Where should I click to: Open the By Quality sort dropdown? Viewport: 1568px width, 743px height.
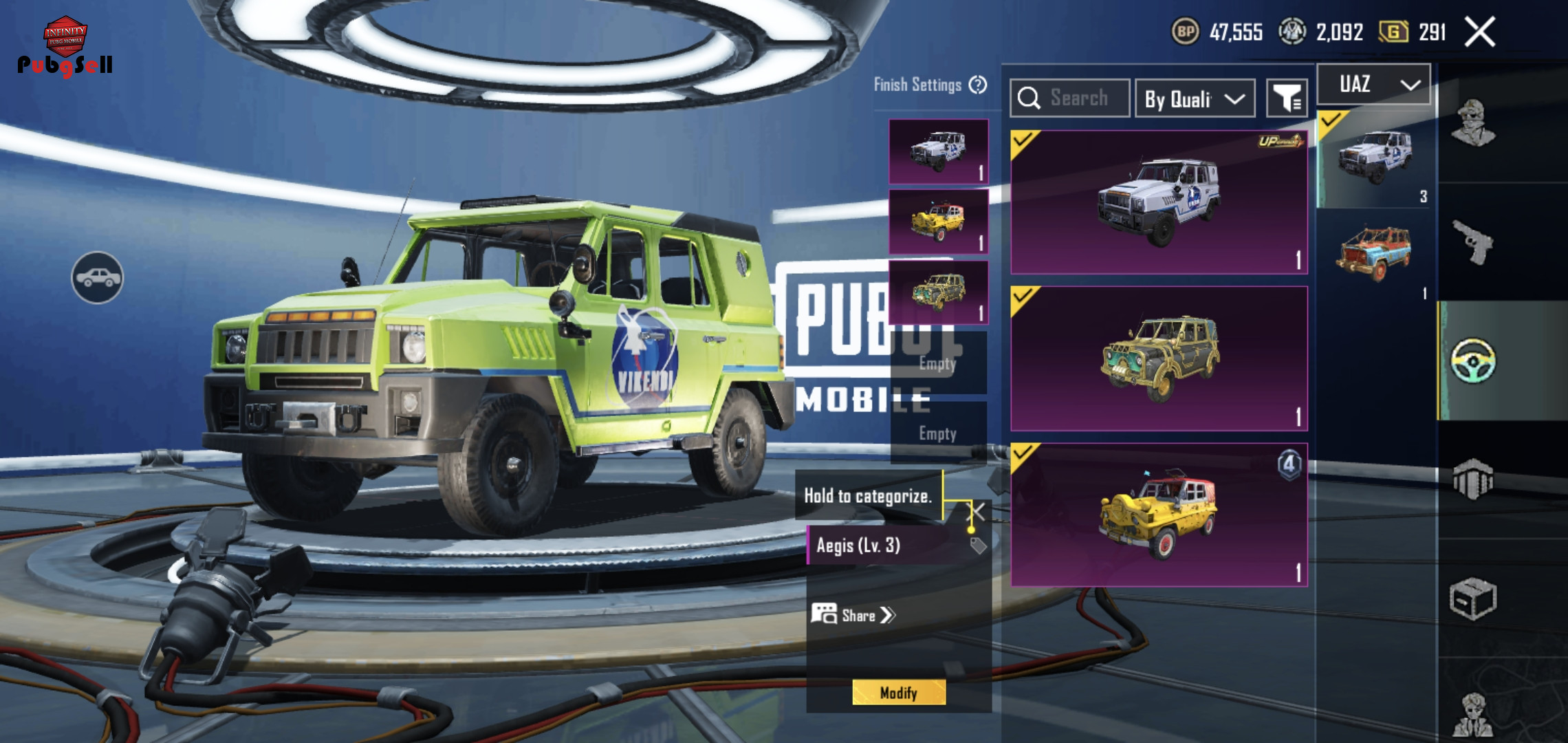pos(1195,99)
